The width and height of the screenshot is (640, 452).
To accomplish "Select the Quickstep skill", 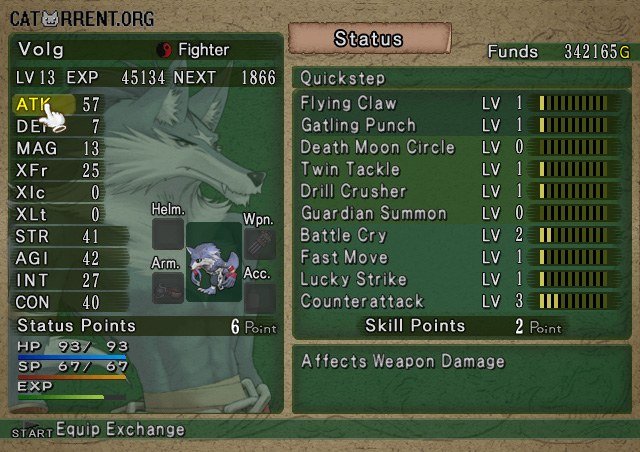I will 343,78.
